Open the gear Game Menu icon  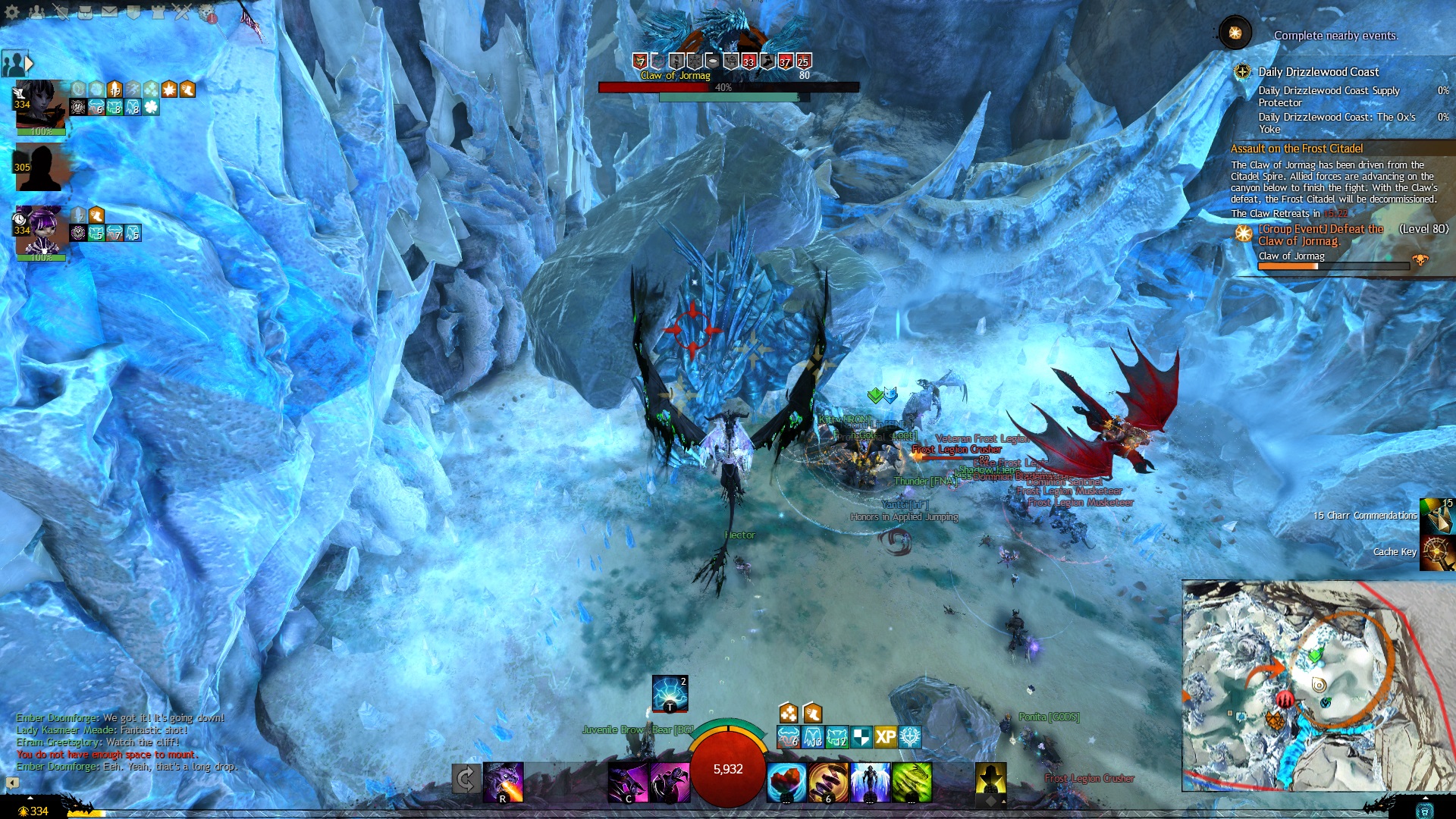(12, 11)
